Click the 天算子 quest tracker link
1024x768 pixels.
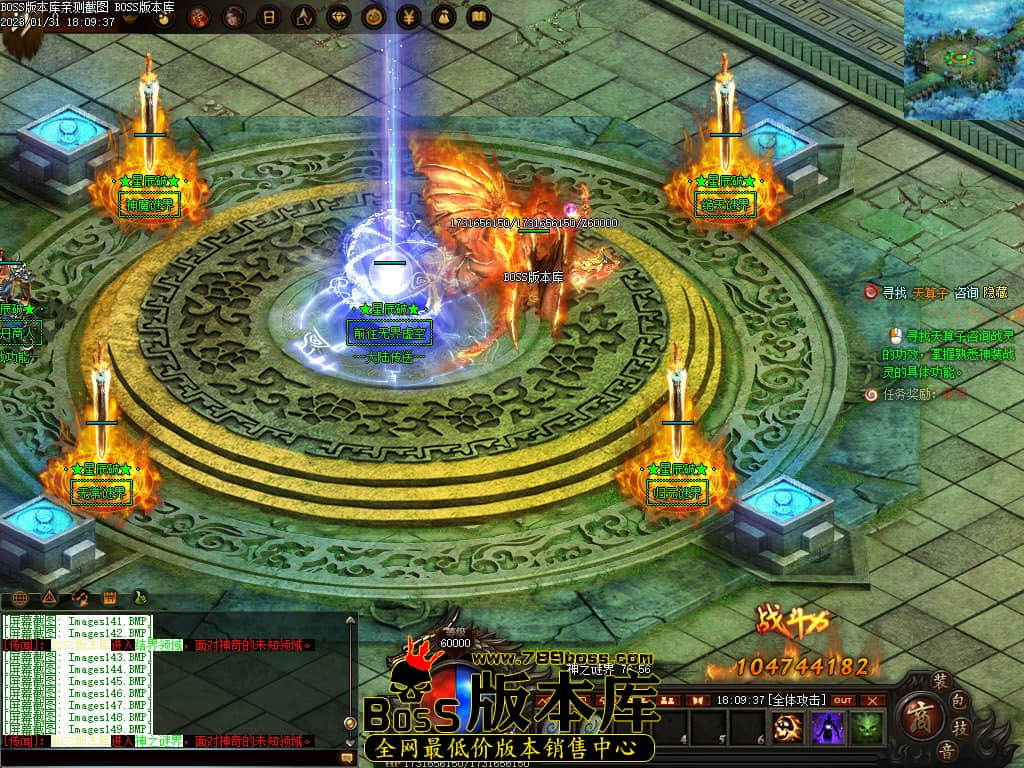pos(929,293)
